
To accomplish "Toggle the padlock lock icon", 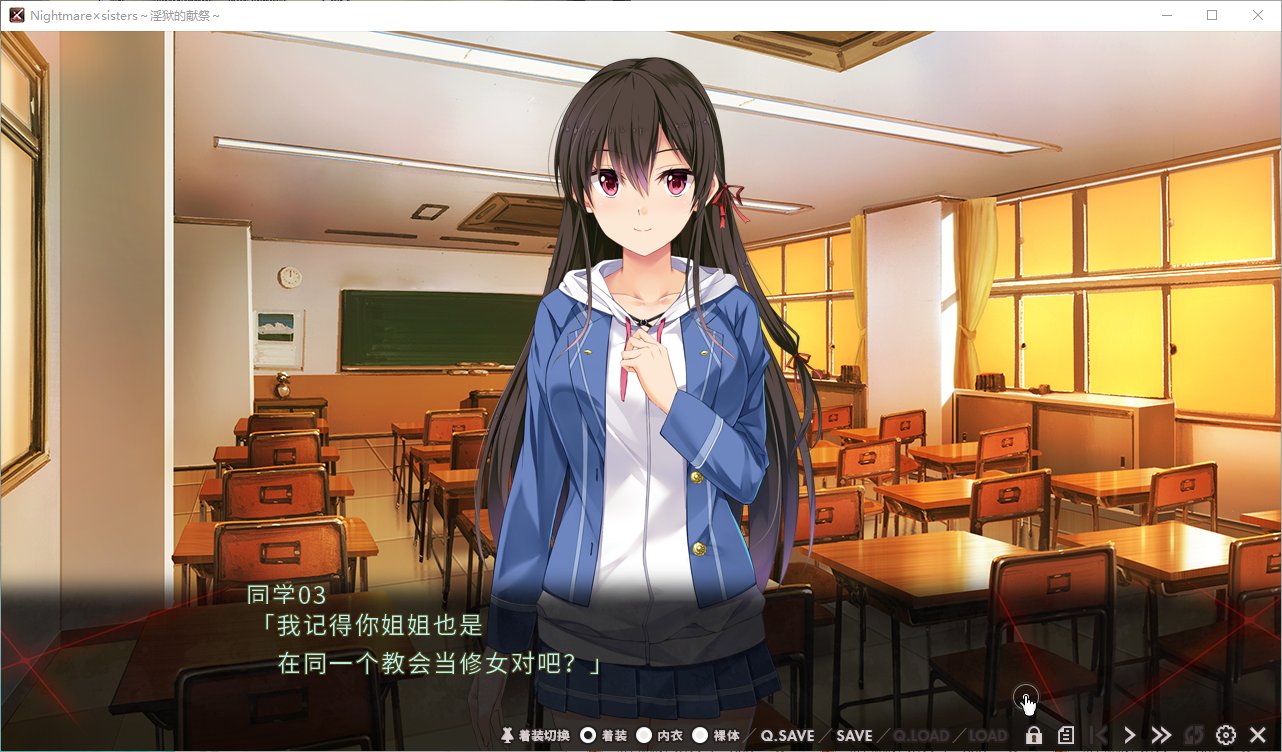I will (x=1034, y=735).
